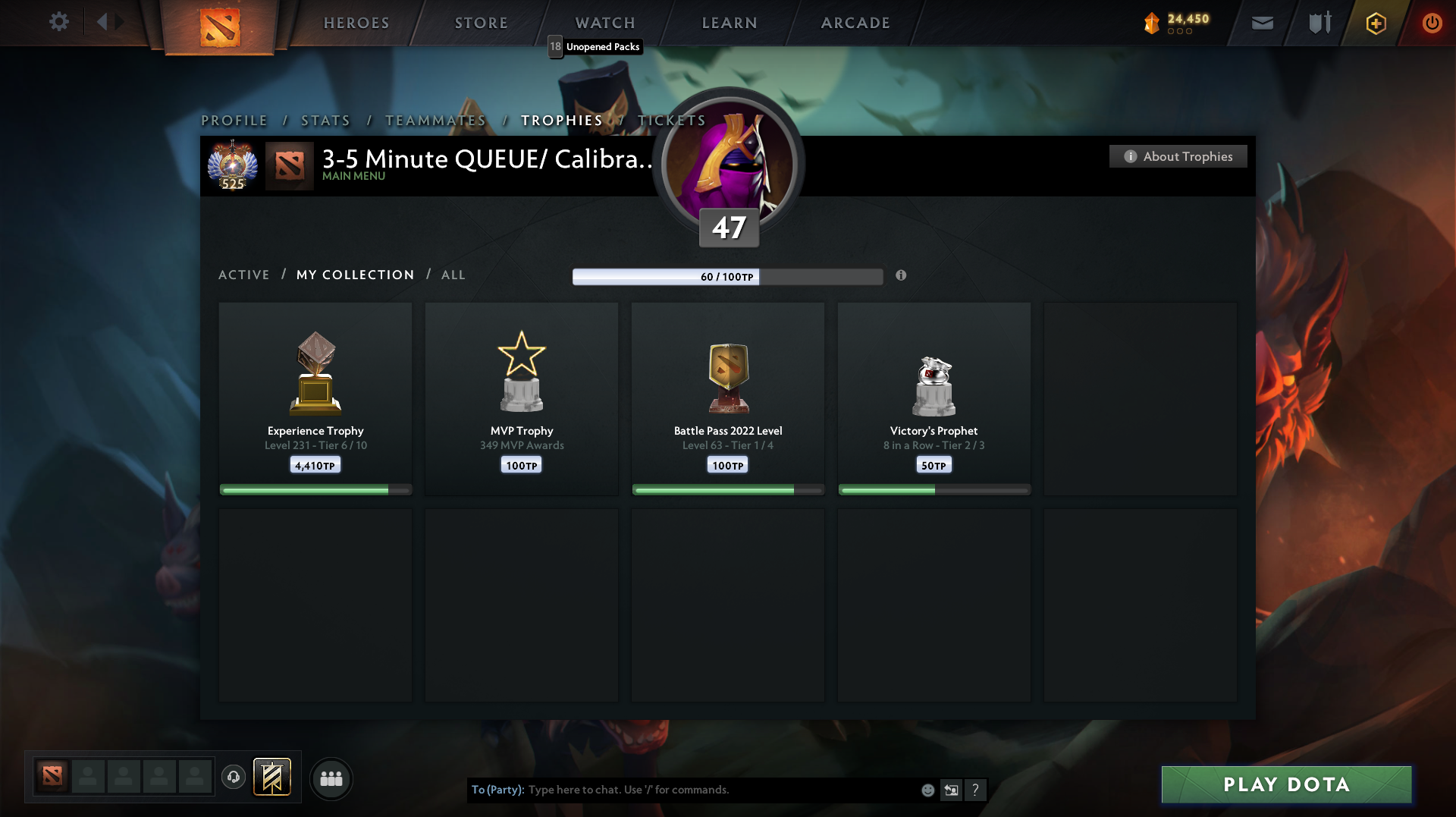The width and height of the screenshot is (1456, 817).
Task: Open the emoticon picker in the chat bar
Action: click(927, 790)
